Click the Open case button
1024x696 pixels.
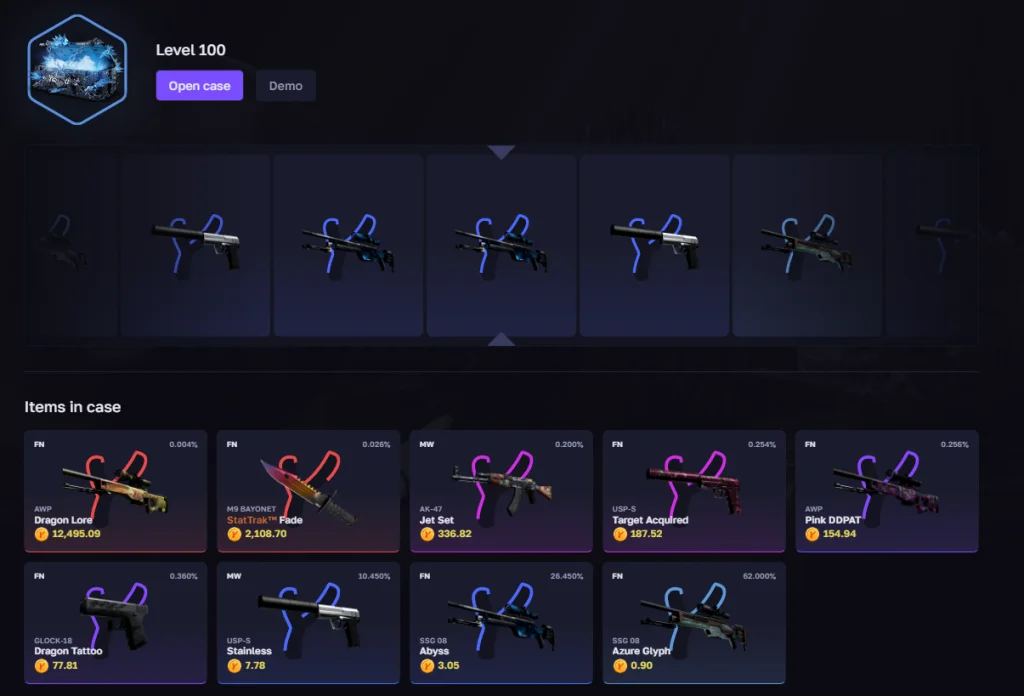[199, 86]
